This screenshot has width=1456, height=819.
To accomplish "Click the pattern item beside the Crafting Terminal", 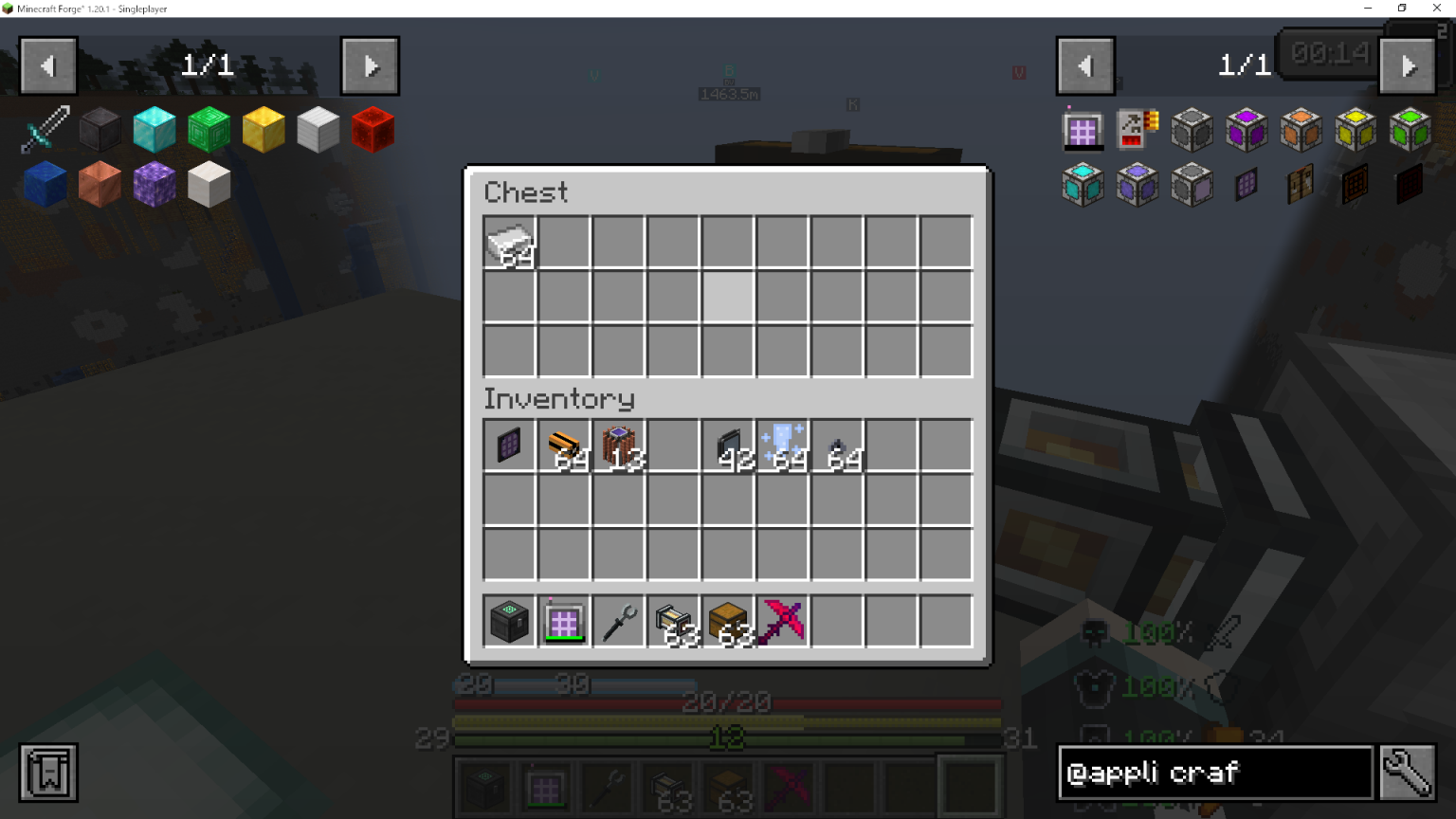I will pos(1137,130).
